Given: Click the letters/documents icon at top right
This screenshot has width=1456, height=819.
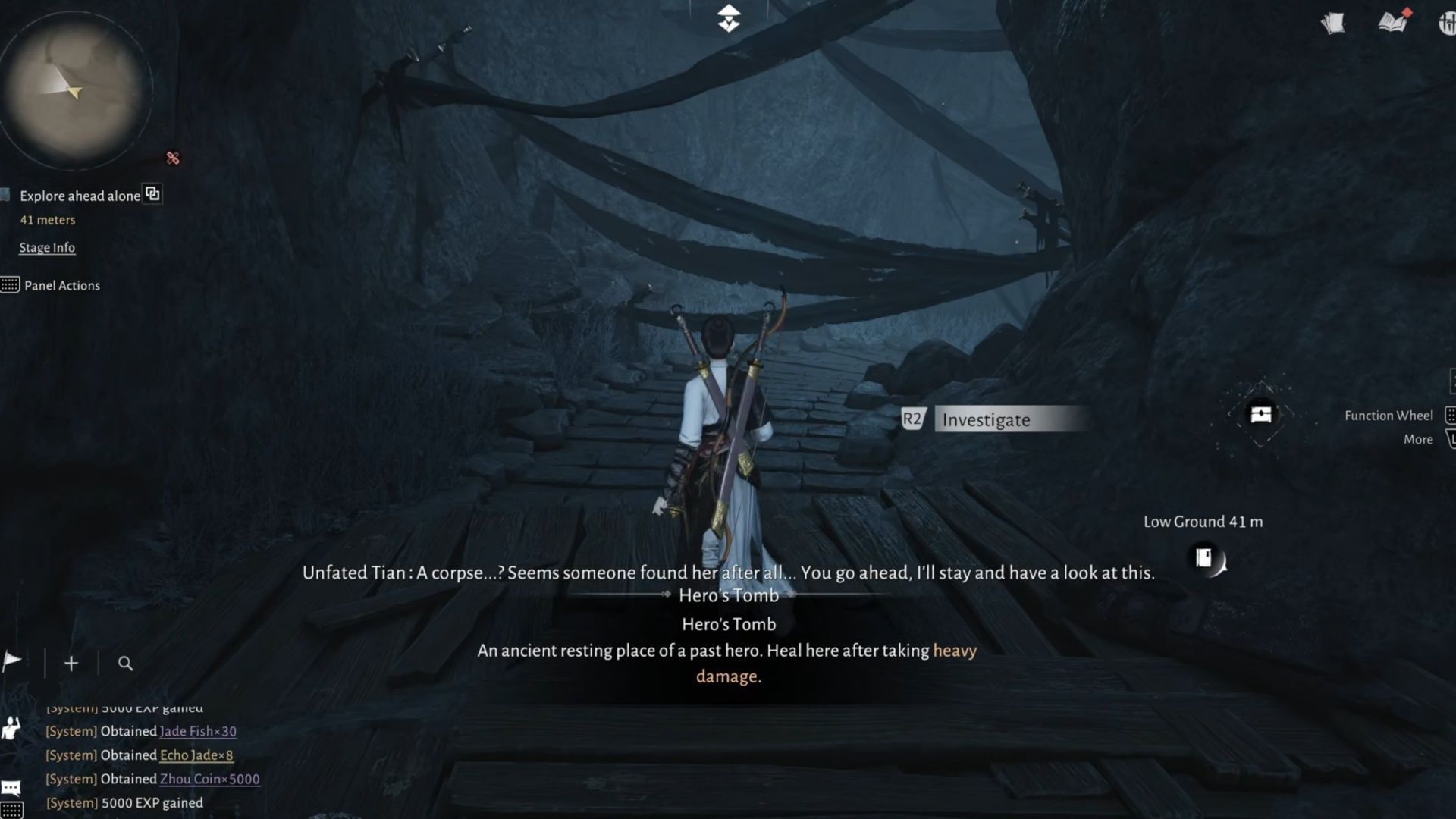Looking at the screenshot, I should point(1333,23).
